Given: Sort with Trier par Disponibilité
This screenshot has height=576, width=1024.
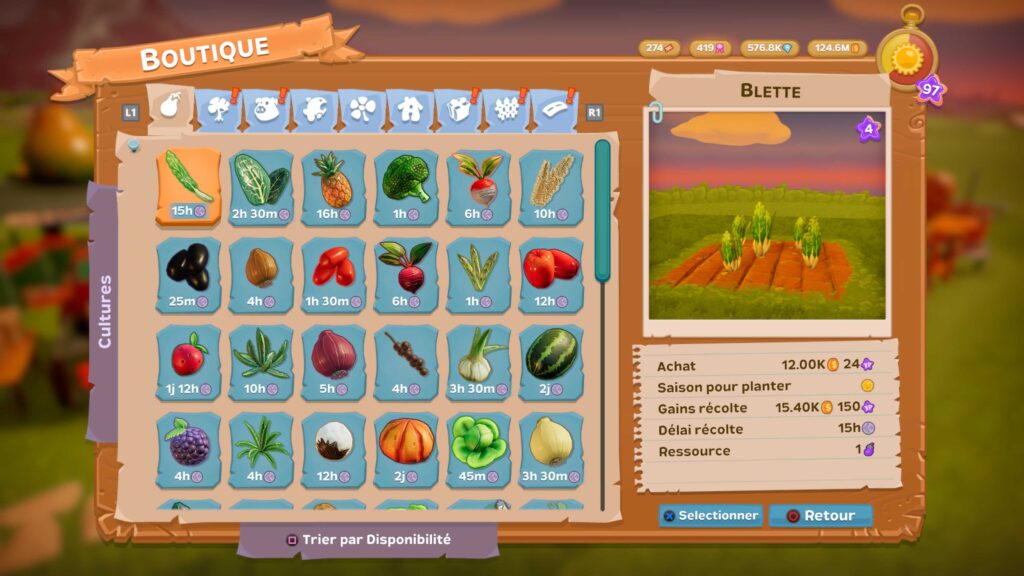Looking at the screenshot, I should 369,540.
